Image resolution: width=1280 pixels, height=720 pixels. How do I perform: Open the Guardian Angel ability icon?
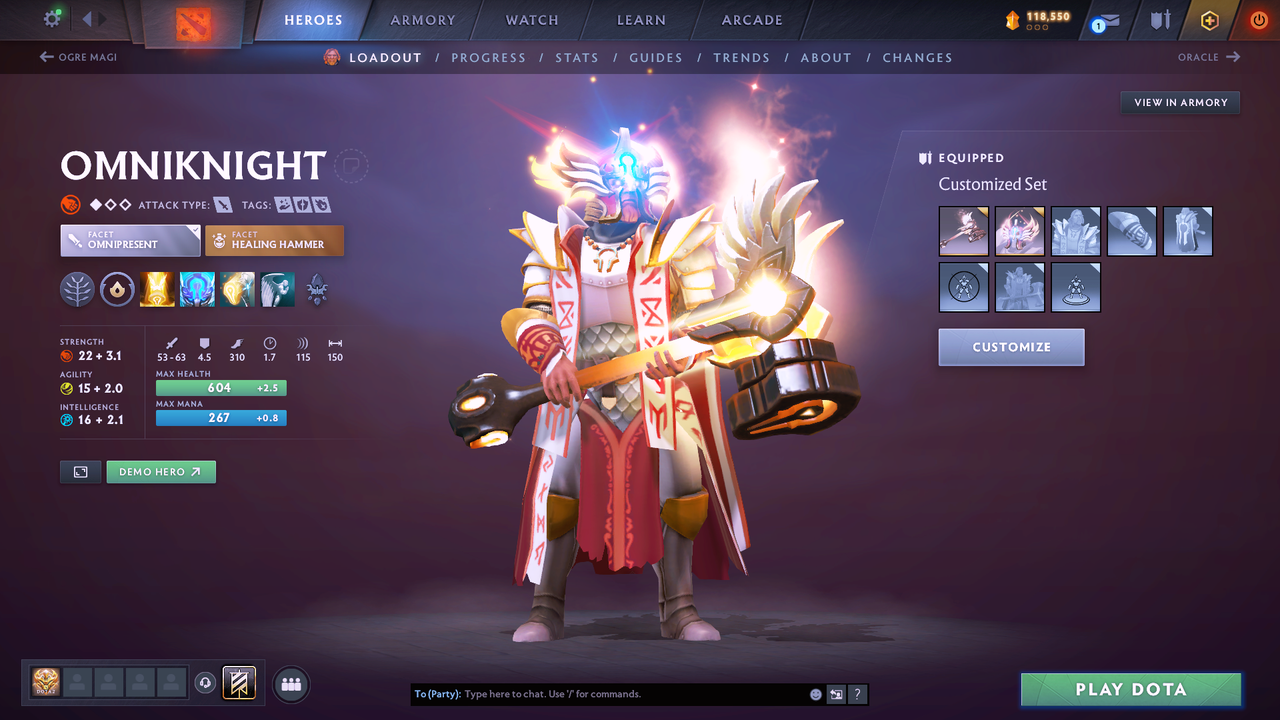point(277,289)
